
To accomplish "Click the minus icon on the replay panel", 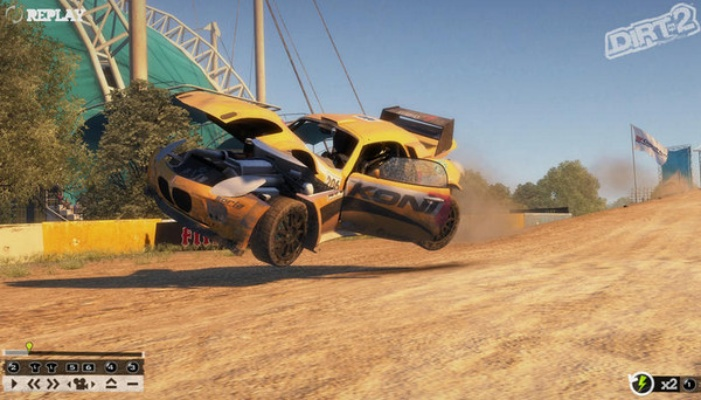I will (x=132, y=383).
